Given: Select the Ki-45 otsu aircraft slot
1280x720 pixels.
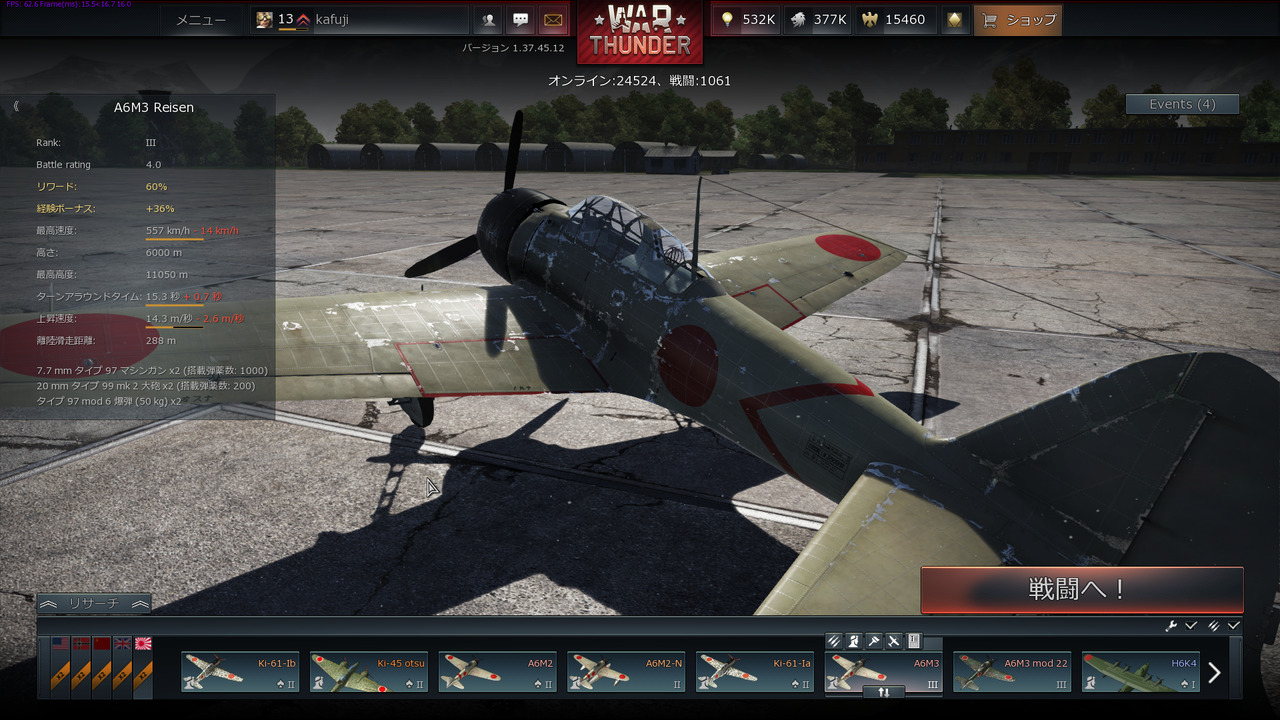Looking at the screenshot, I should tap(369, 672).
